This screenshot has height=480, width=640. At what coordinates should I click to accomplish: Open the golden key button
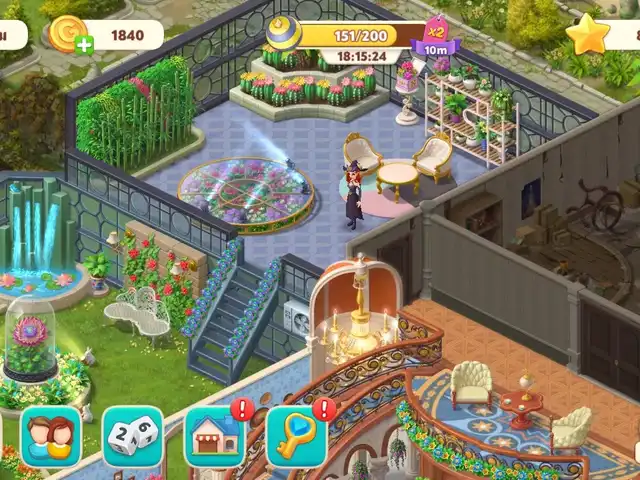(295, 437)
